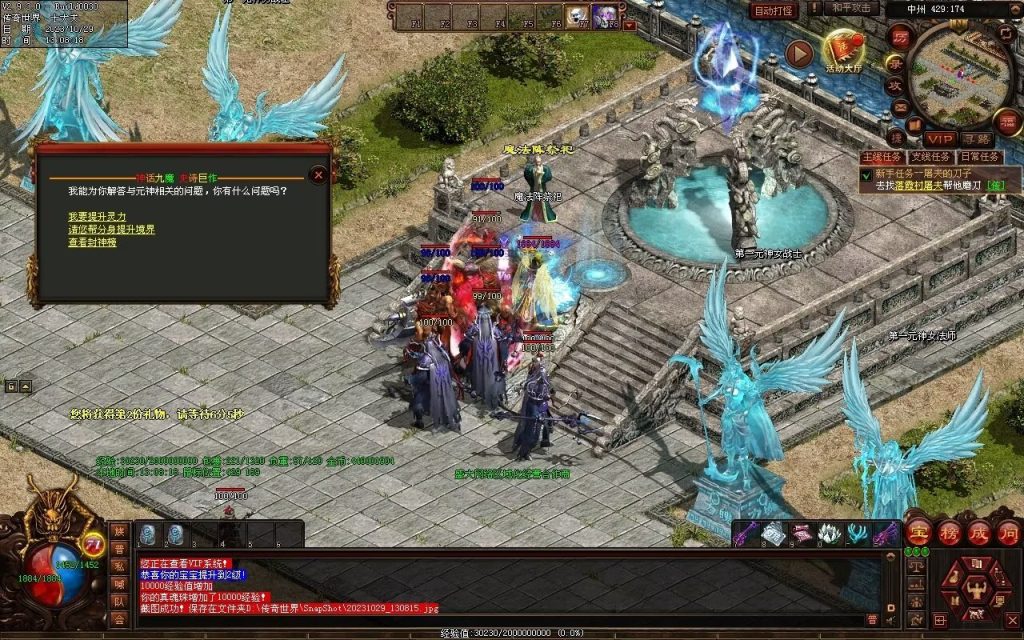The image size is (1024, 640).
Task: Open the 榜 rankings round button
Action: click(x=949, y=531)
